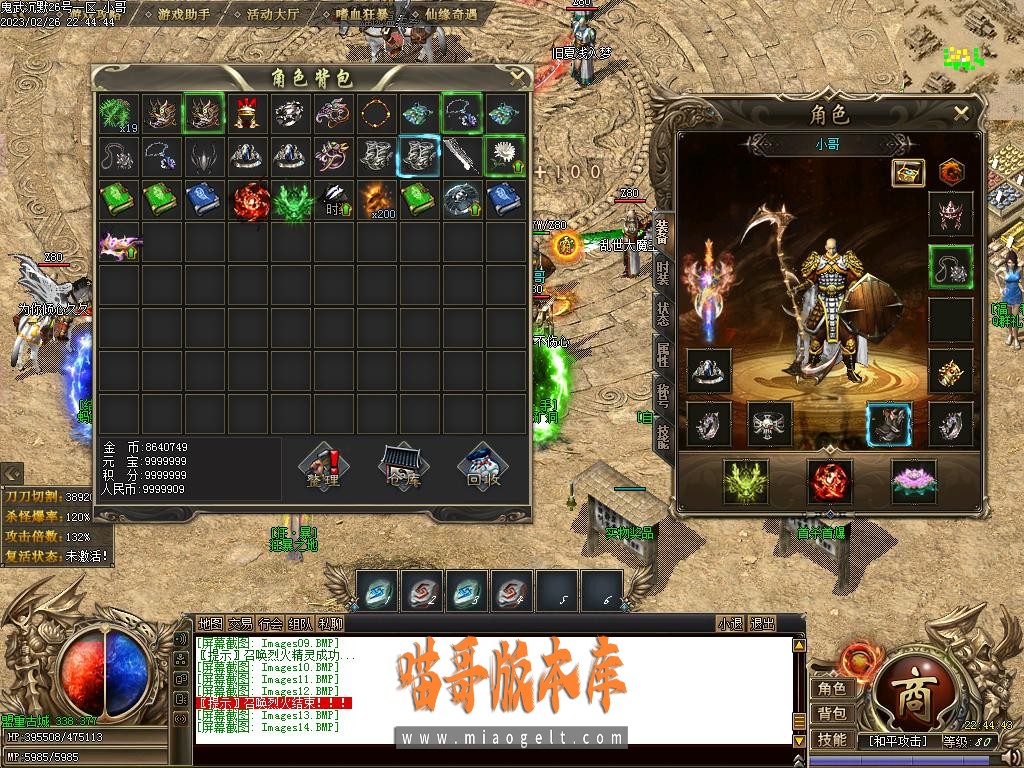Select the red-gold helmet in the bag

[x=247, y=113]
